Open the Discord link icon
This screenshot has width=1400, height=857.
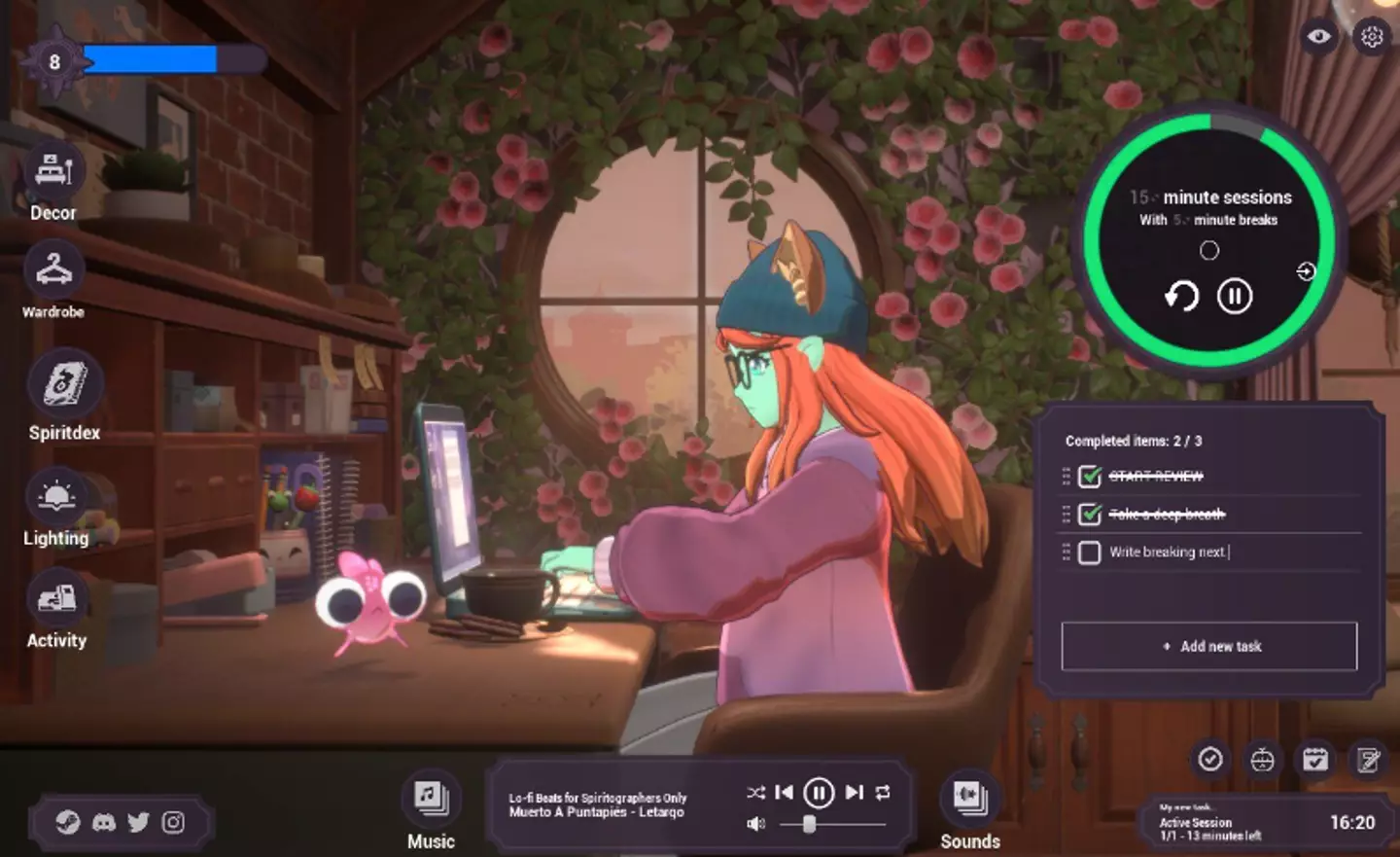click(103, 823)
